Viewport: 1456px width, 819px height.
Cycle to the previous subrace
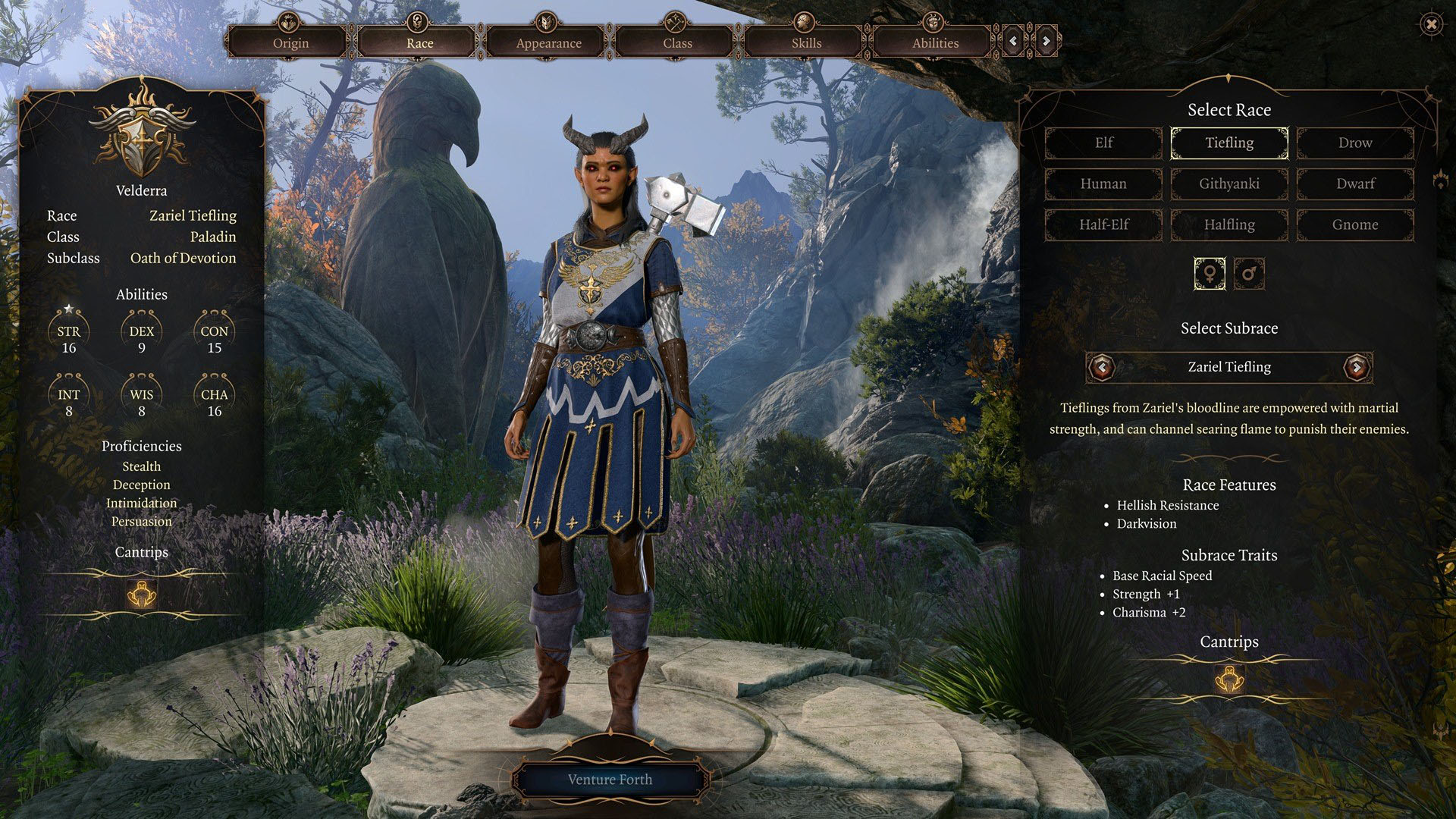(1102, 368)
